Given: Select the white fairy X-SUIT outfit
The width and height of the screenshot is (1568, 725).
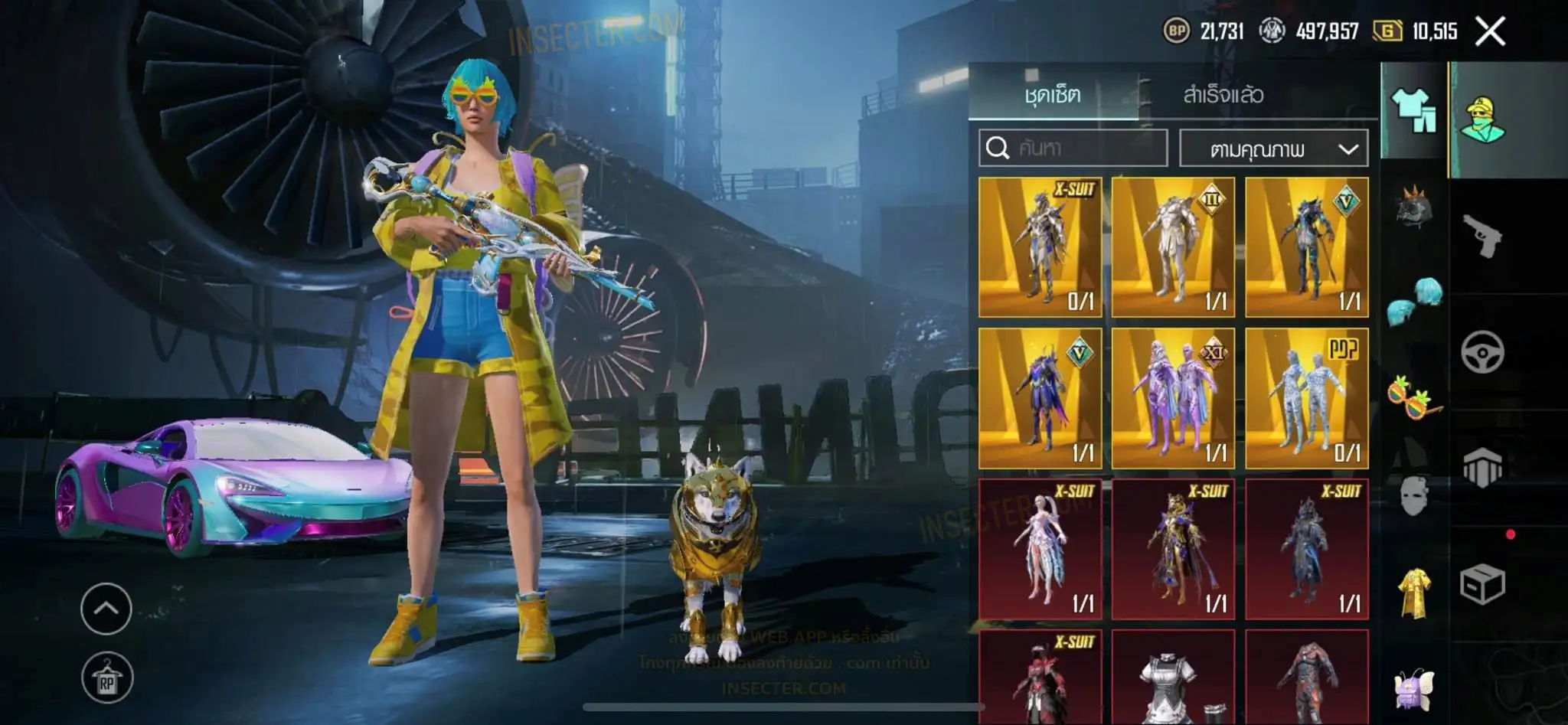Looking at the screenshot, I should pyautogui.click(x=1040, y=549).
